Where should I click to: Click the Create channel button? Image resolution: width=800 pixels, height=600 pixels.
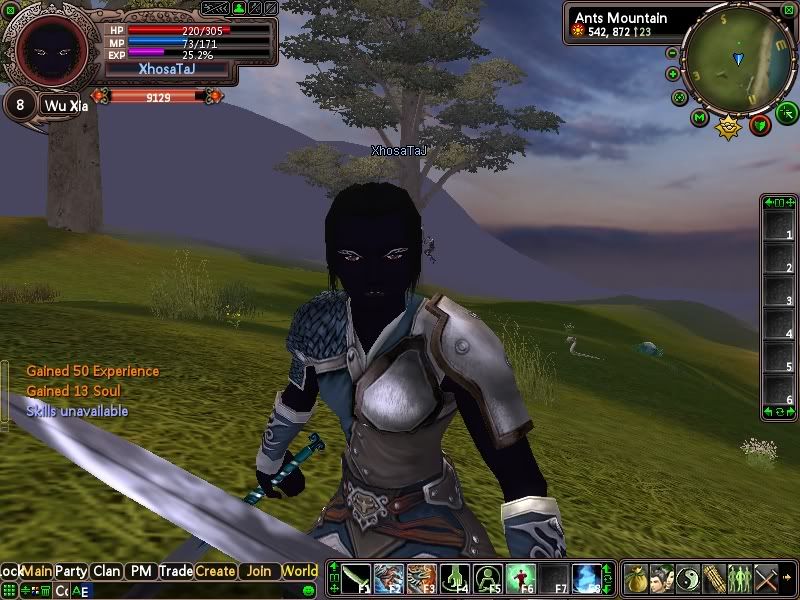coord(215,571)
